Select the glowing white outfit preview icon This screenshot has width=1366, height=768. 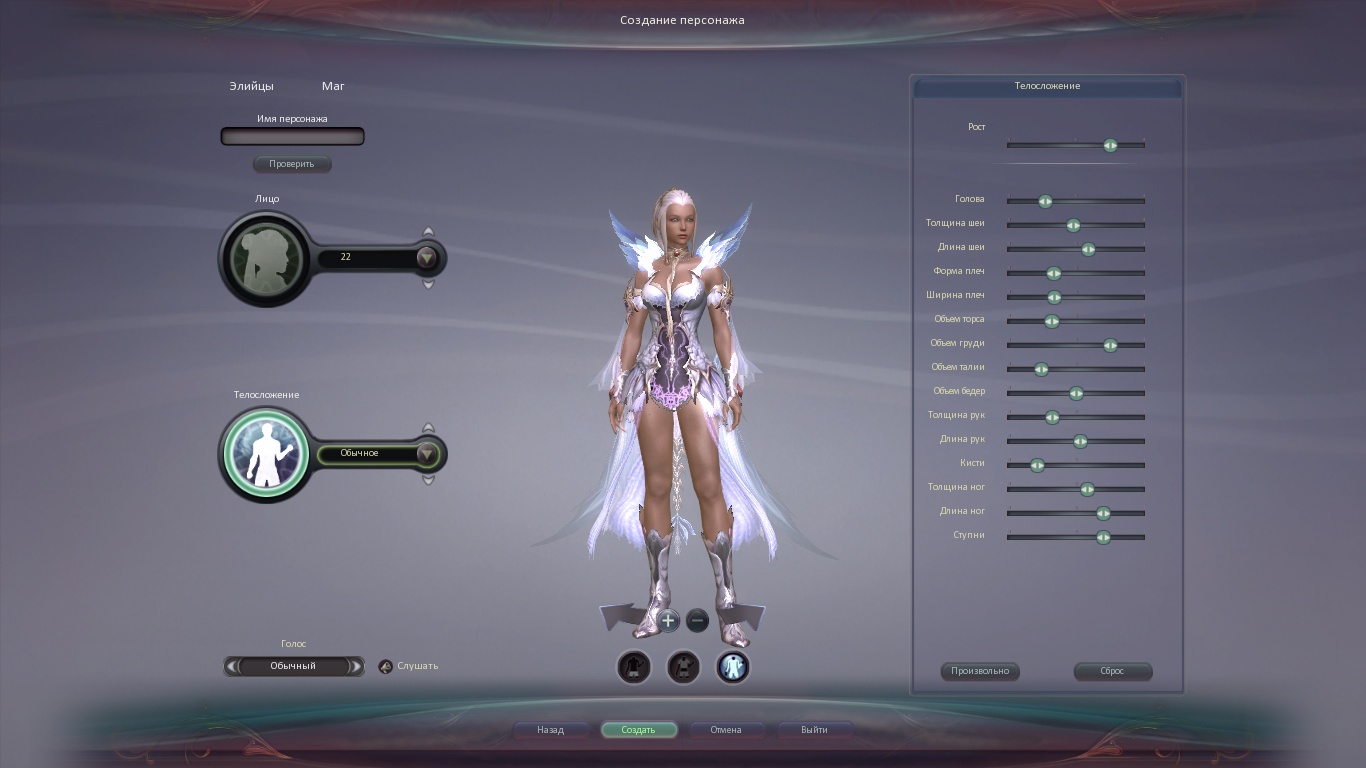click(x=733, y=667)
